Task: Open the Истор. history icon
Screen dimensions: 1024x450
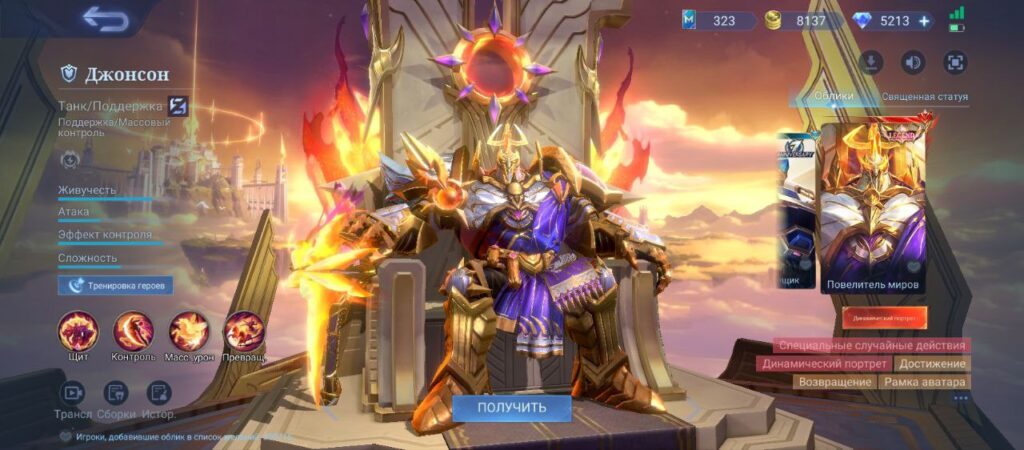Action: click(x=159, y=393)
